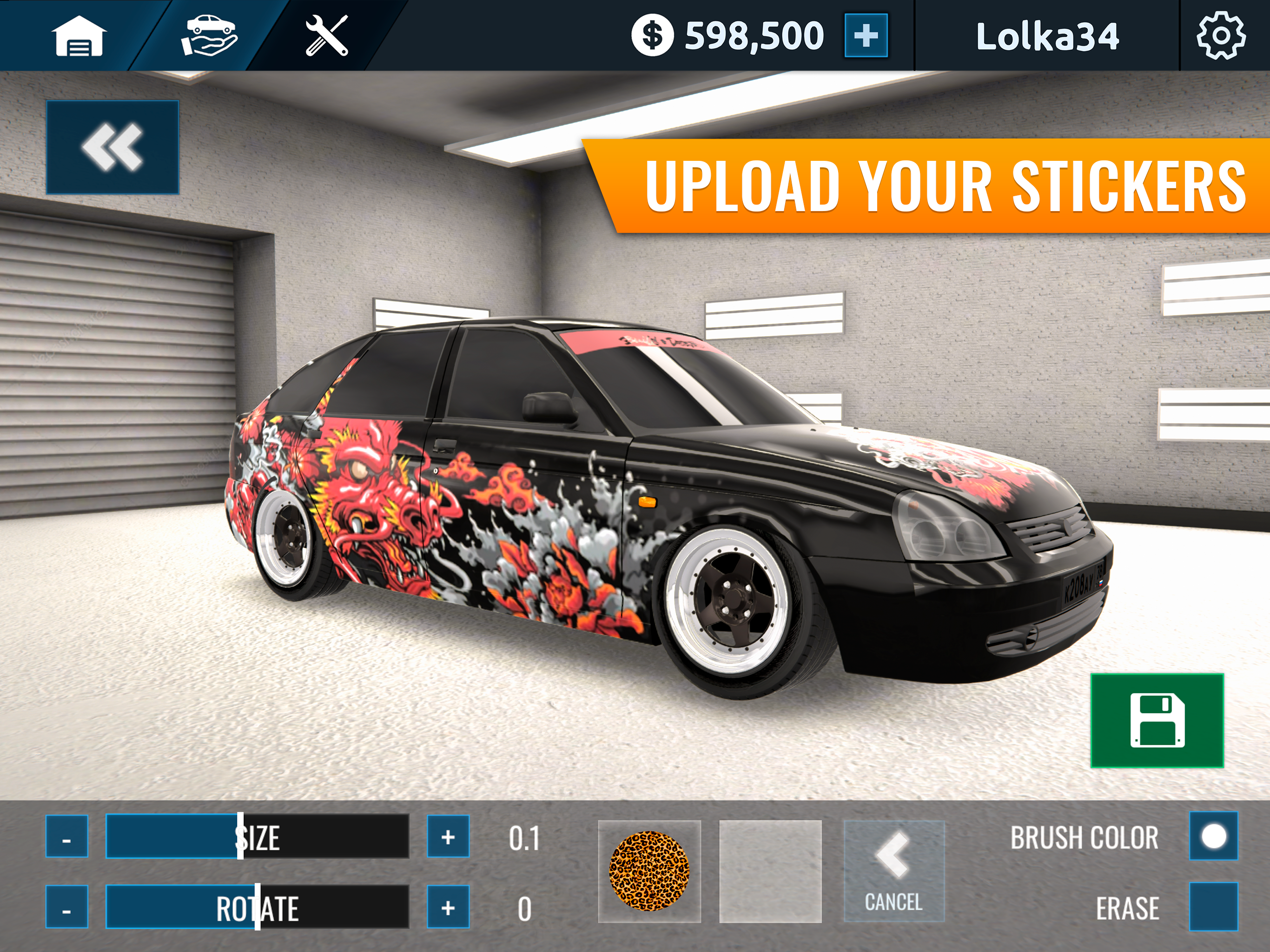Go back with the double-arrow button
The width and height of the screenshot is (1270, 952).
tap(112, 147)
